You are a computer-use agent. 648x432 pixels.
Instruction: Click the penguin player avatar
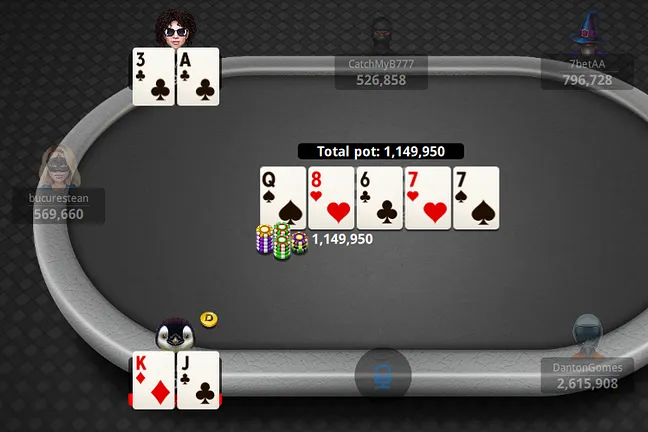coord(175,333)
